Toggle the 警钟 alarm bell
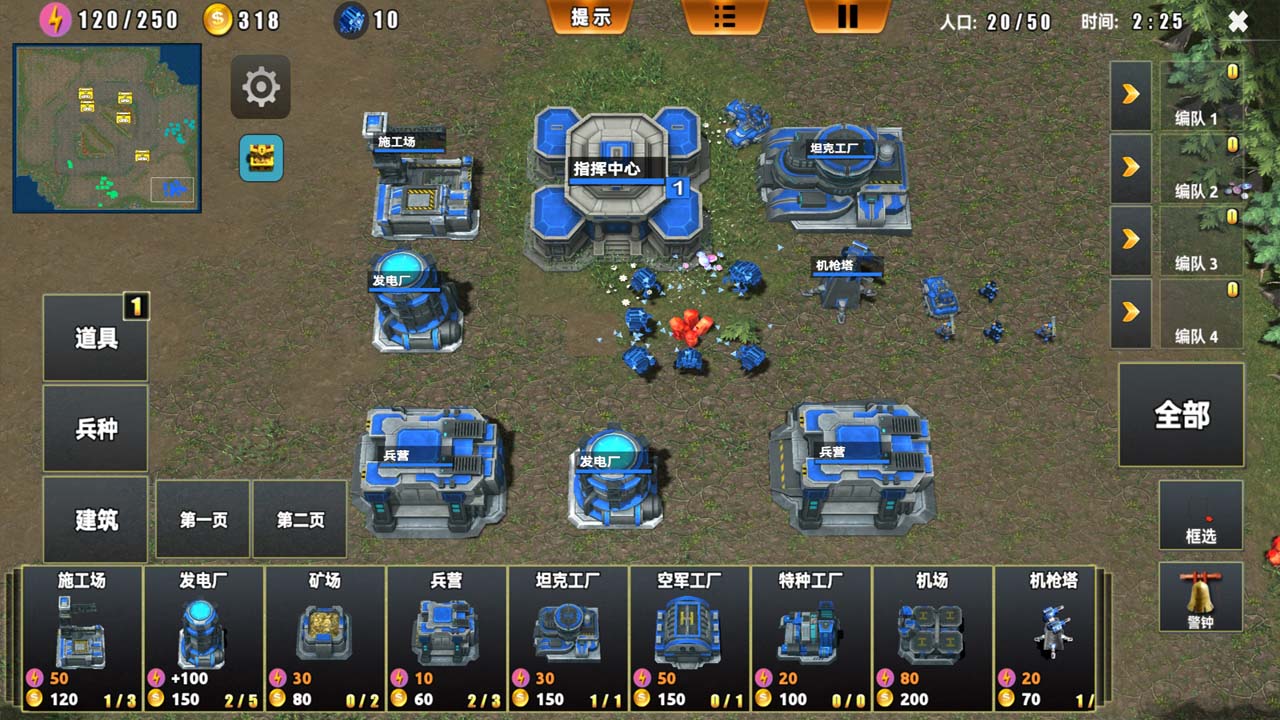Image resolution: width=1280 pixels, height=720 pixels. 1200,597
